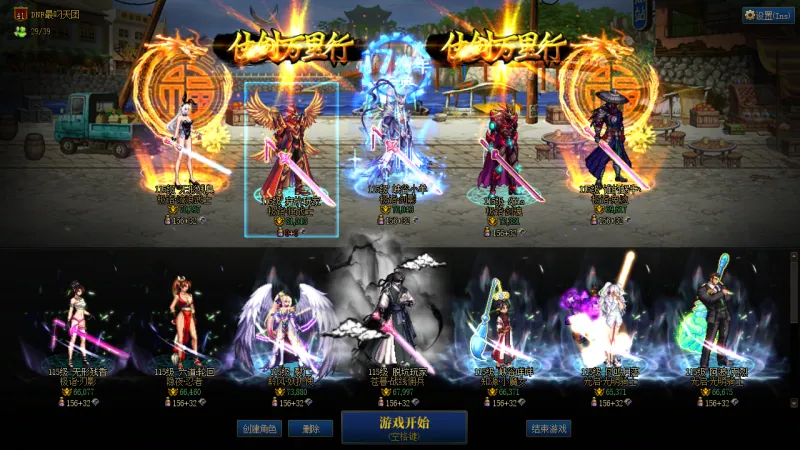Open the 设置 settings menu
Screen dimensions: 800x450
tap(768, 15)
